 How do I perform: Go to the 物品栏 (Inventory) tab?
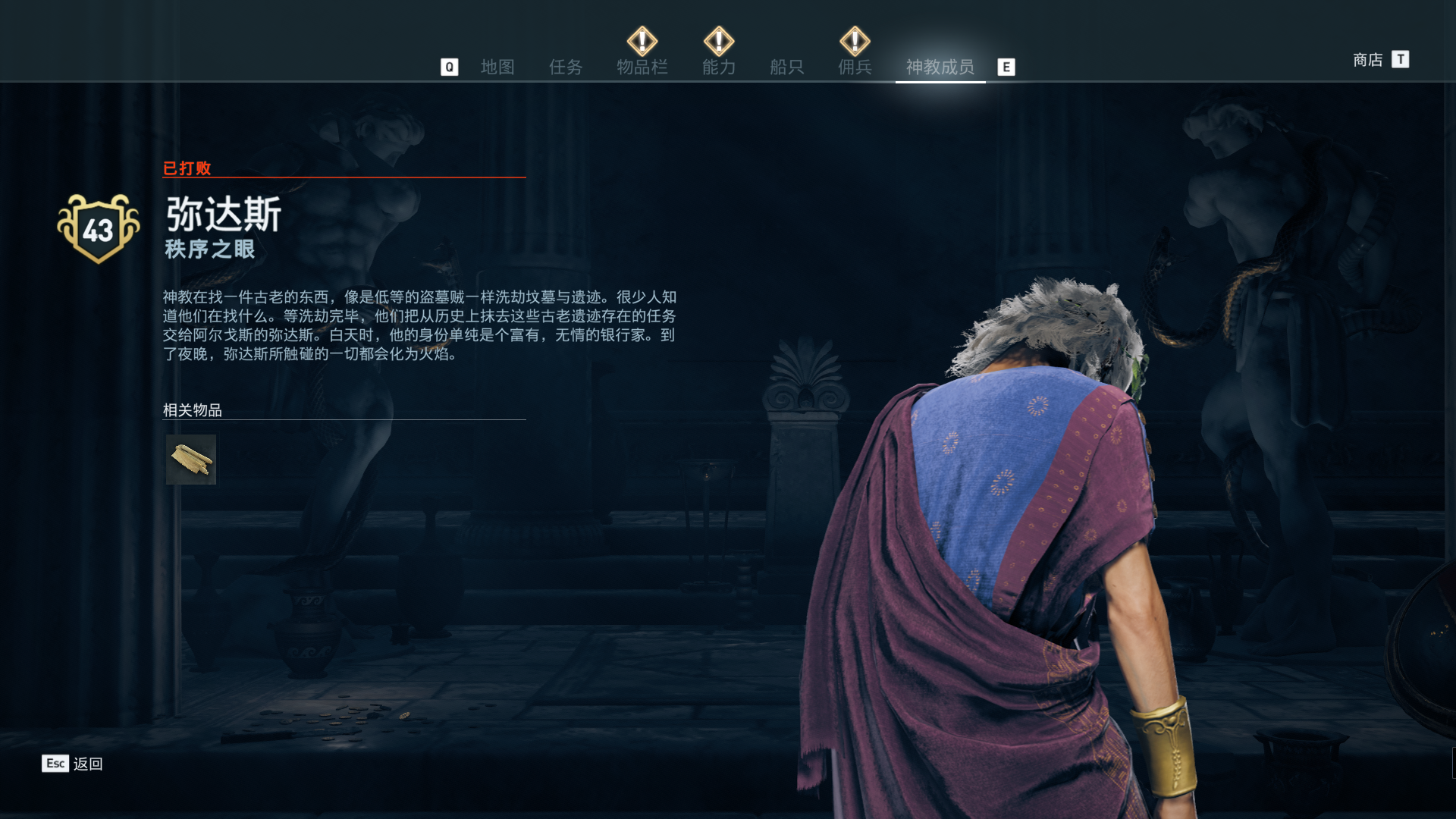tap(642, 67)
